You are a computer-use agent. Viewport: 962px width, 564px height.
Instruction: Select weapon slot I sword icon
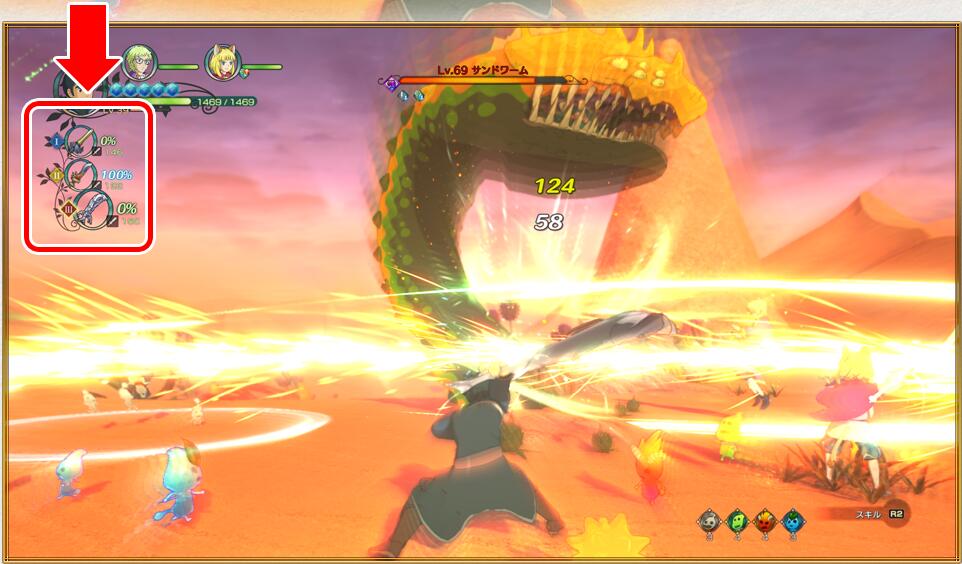coord(81,142)
